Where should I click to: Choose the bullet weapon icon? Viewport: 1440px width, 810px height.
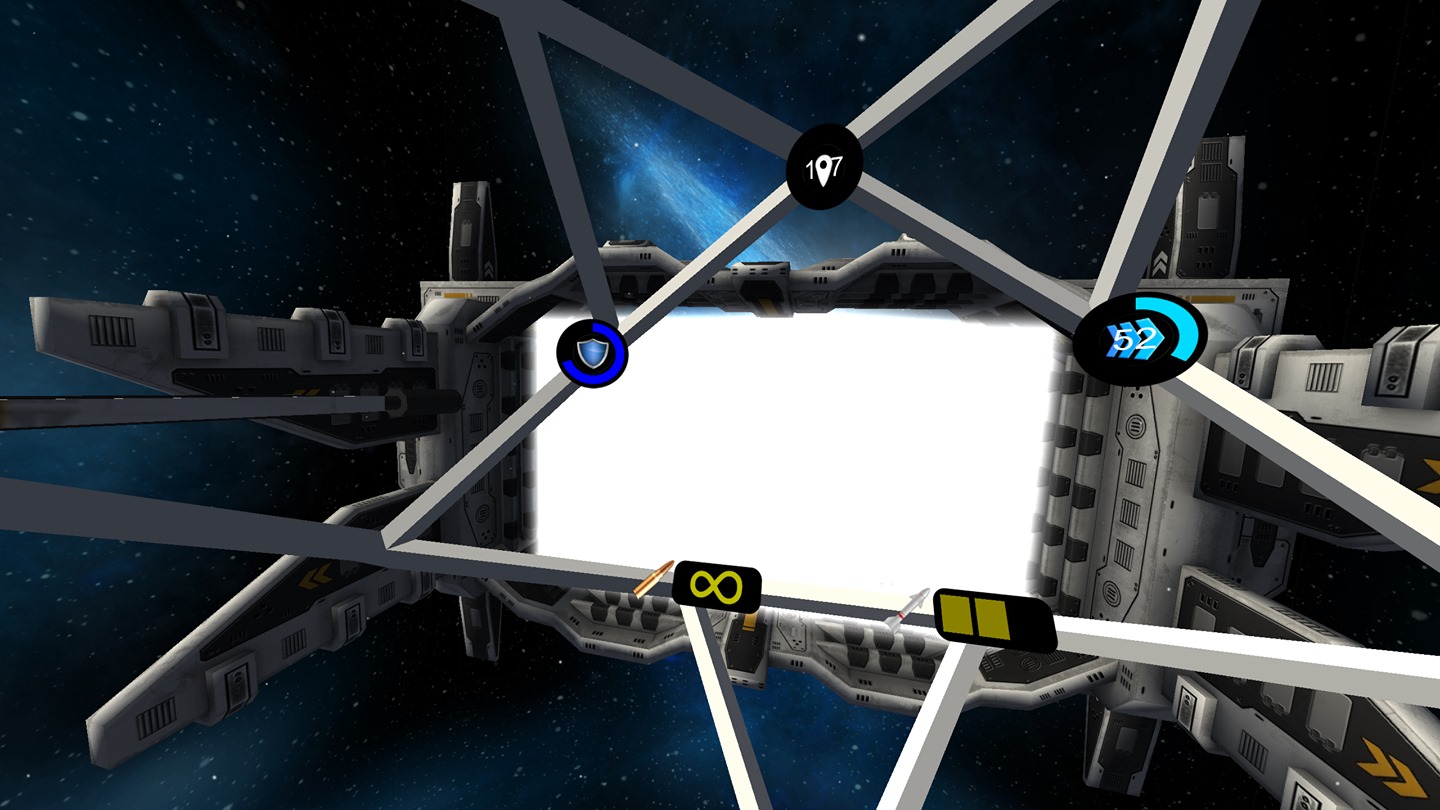[x=654, y=581]
